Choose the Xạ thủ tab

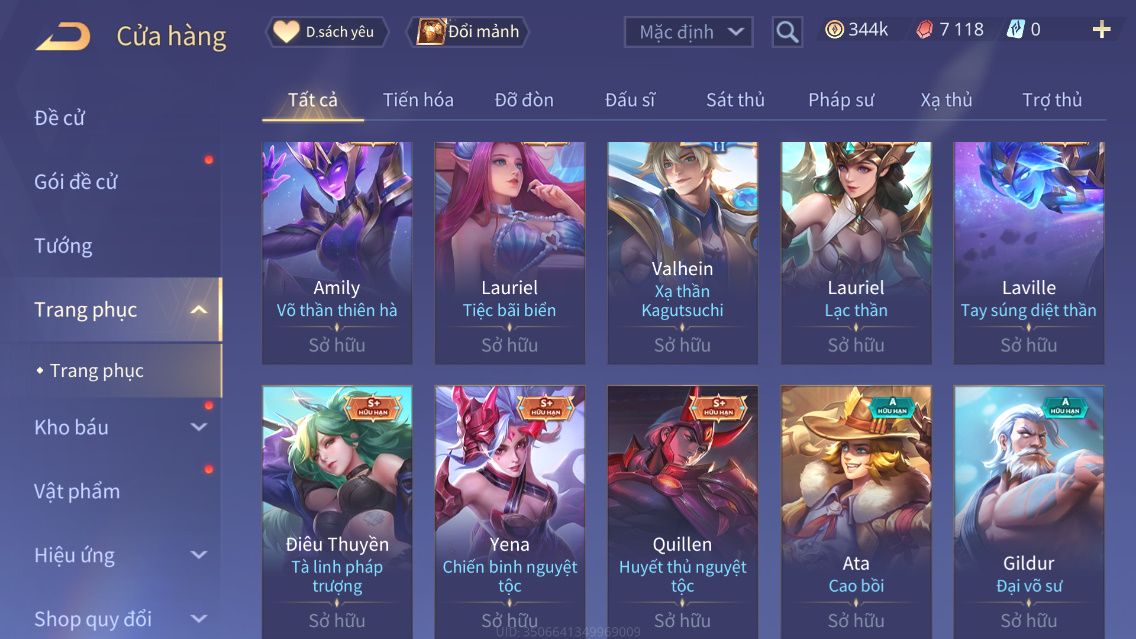click(946, 100)
